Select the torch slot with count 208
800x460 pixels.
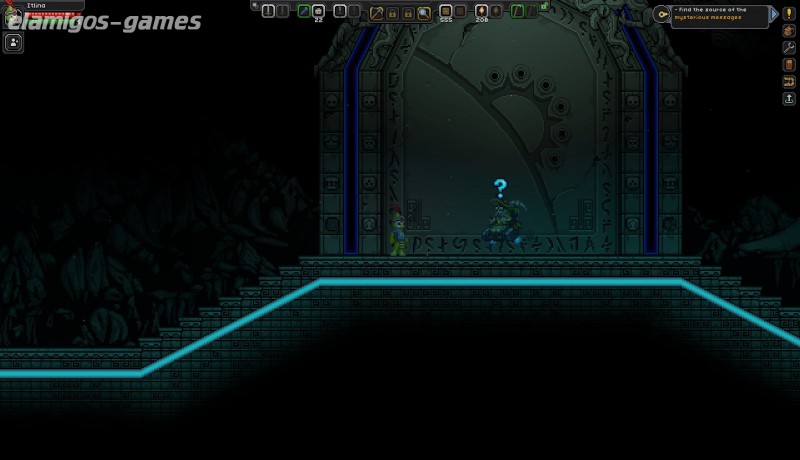pos(481,12)
